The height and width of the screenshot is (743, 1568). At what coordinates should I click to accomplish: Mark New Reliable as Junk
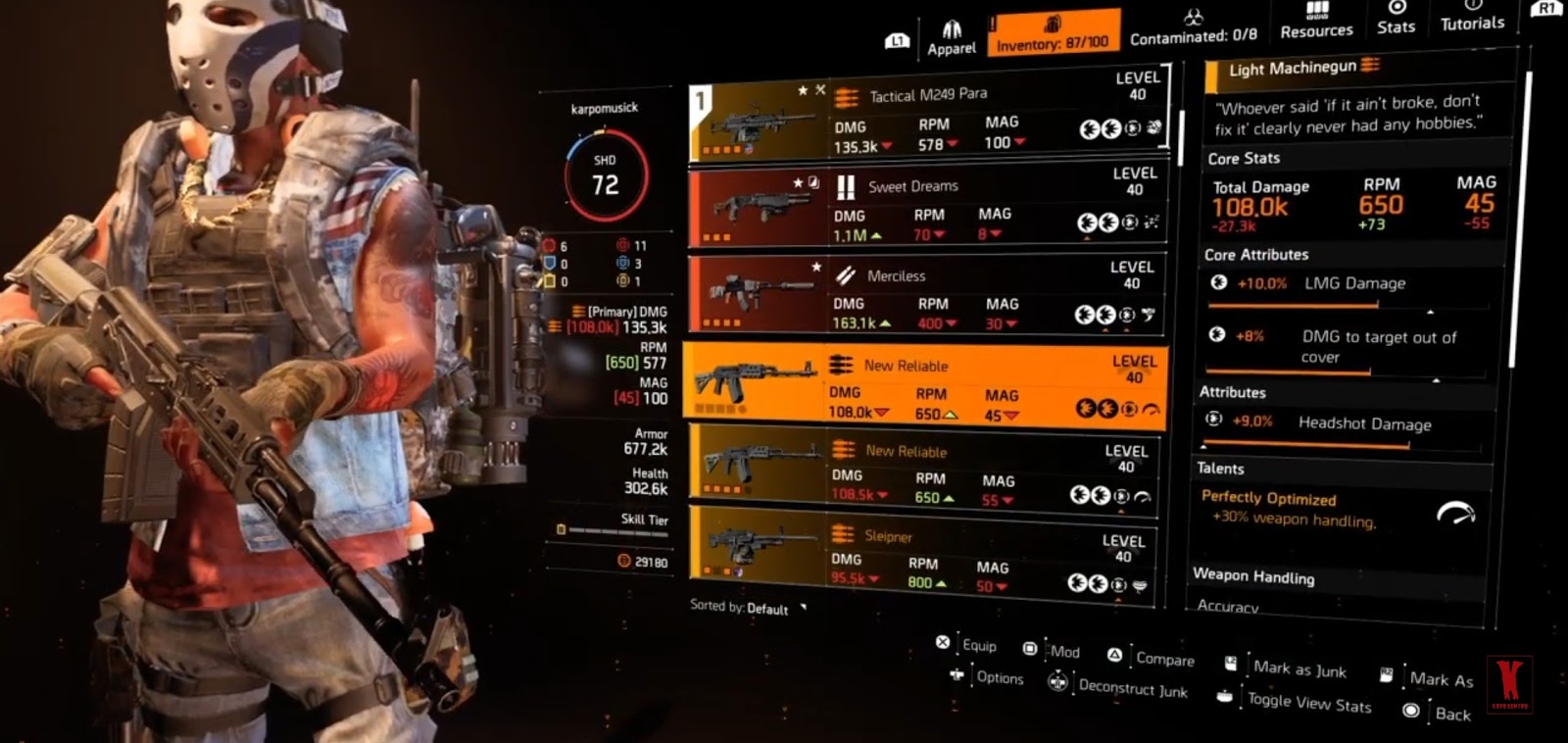(x=1229, y=664)
